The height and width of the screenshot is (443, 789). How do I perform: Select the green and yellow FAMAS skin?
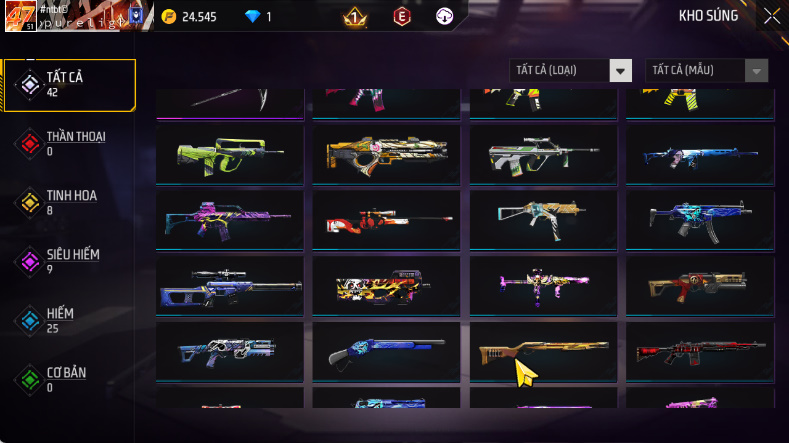230,154
